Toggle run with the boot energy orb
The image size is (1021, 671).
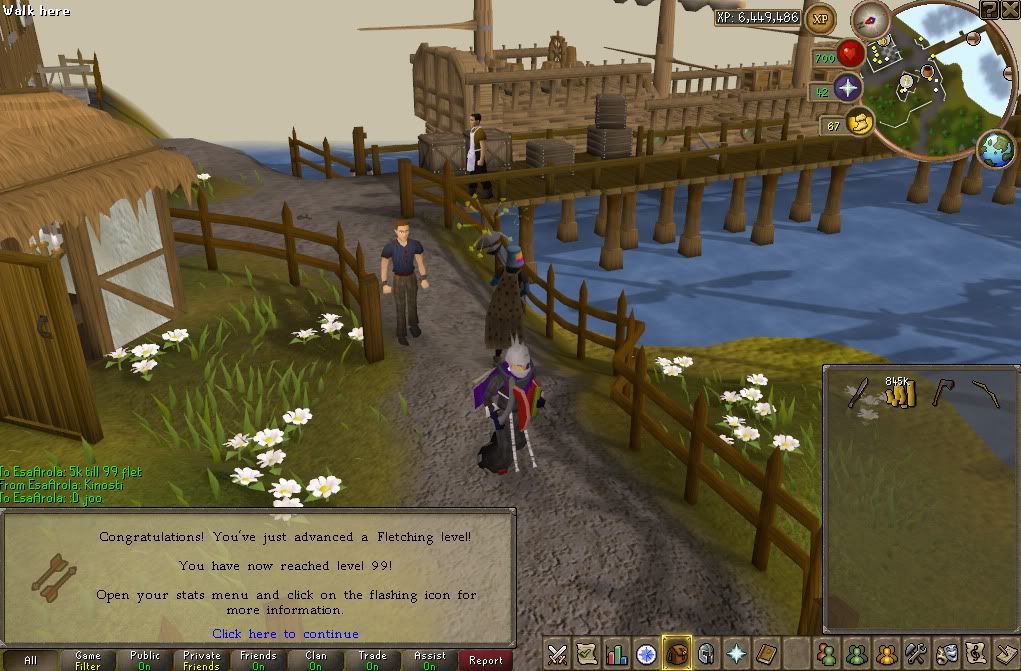click(x=860, y=124)
